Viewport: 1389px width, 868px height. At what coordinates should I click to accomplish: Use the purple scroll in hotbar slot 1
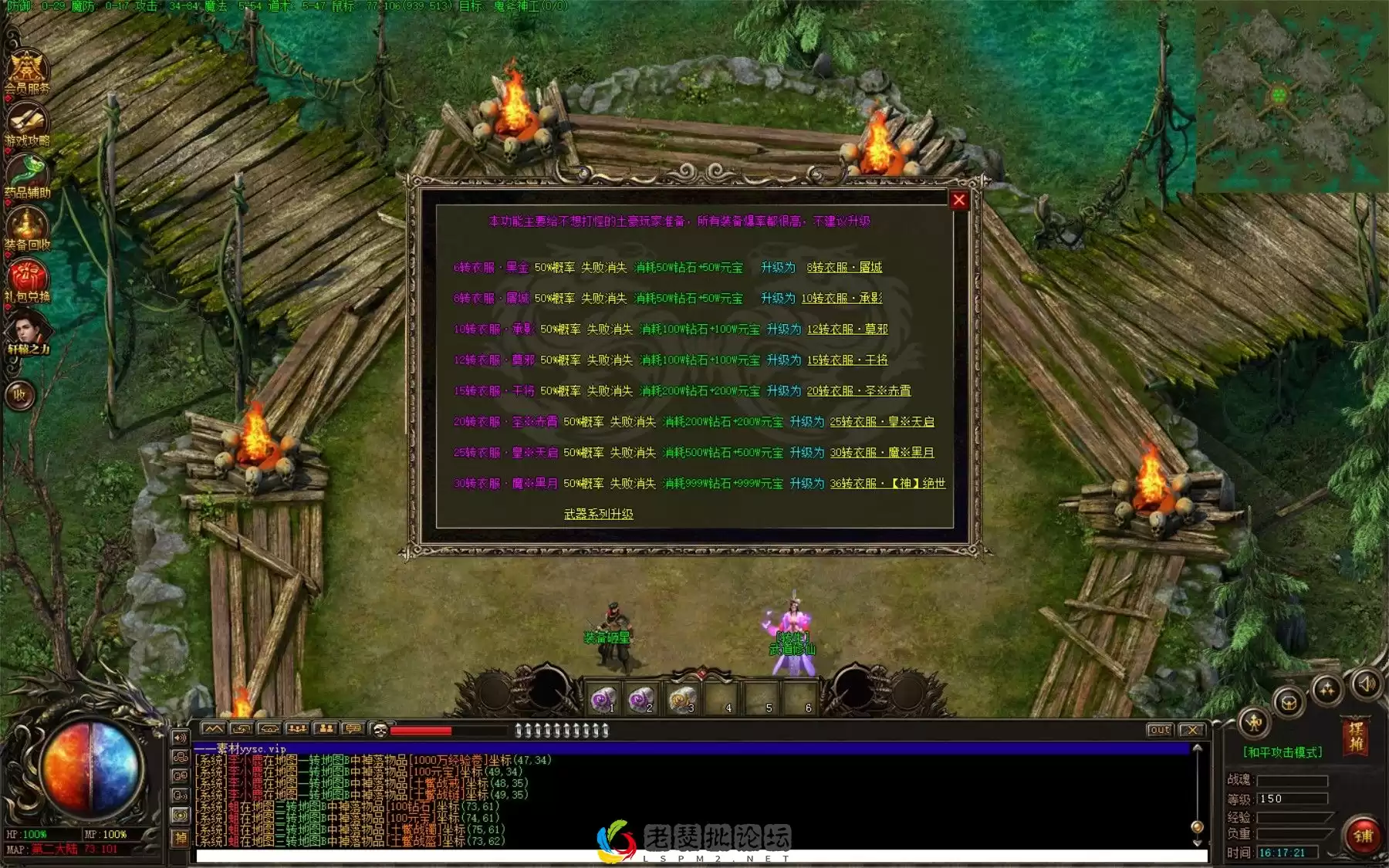pyautogui.click(x=603, y=700)
